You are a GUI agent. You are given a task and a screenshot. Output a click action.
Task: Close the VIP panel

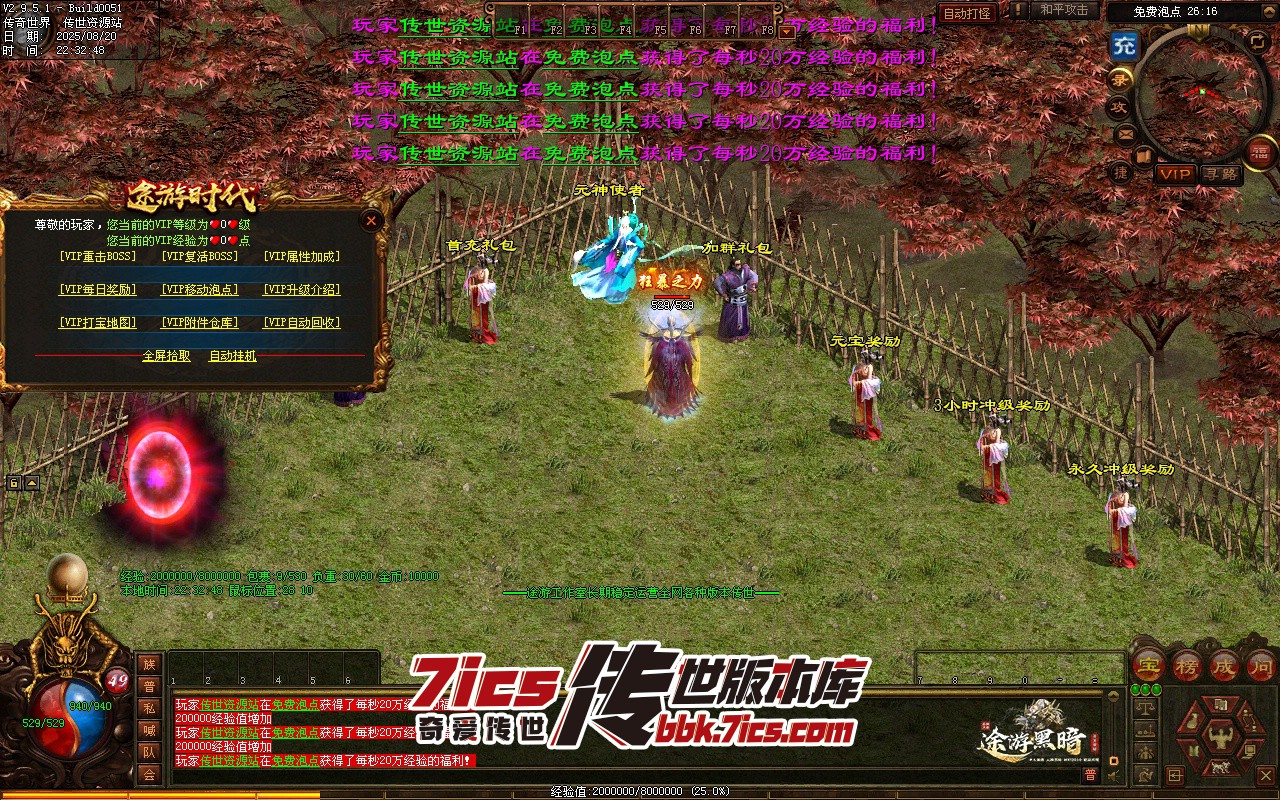(x=372, y=220)
